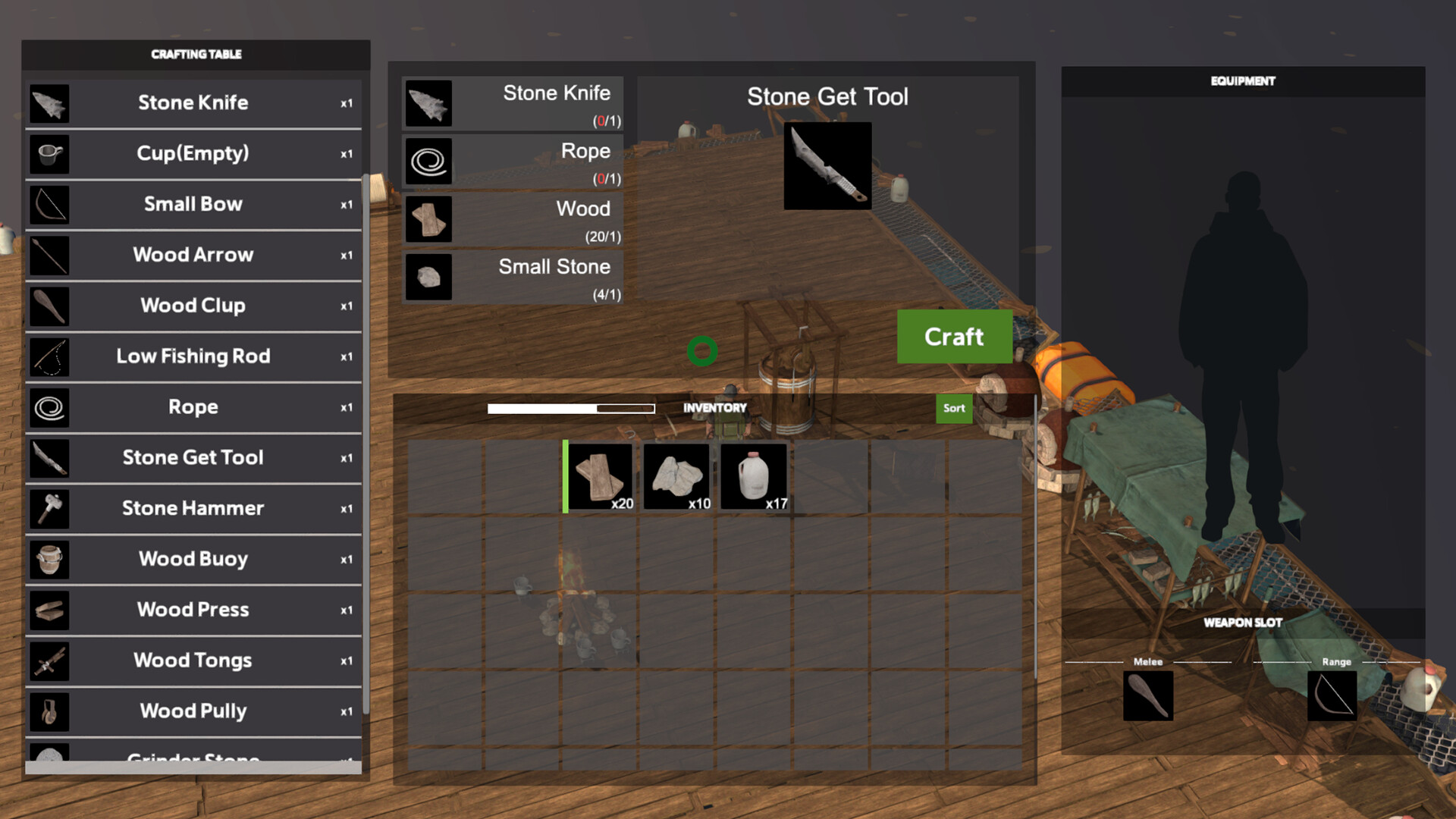Click the Wood Press recipe entry
Screen dimensions: 1456x819
[193, 610]
